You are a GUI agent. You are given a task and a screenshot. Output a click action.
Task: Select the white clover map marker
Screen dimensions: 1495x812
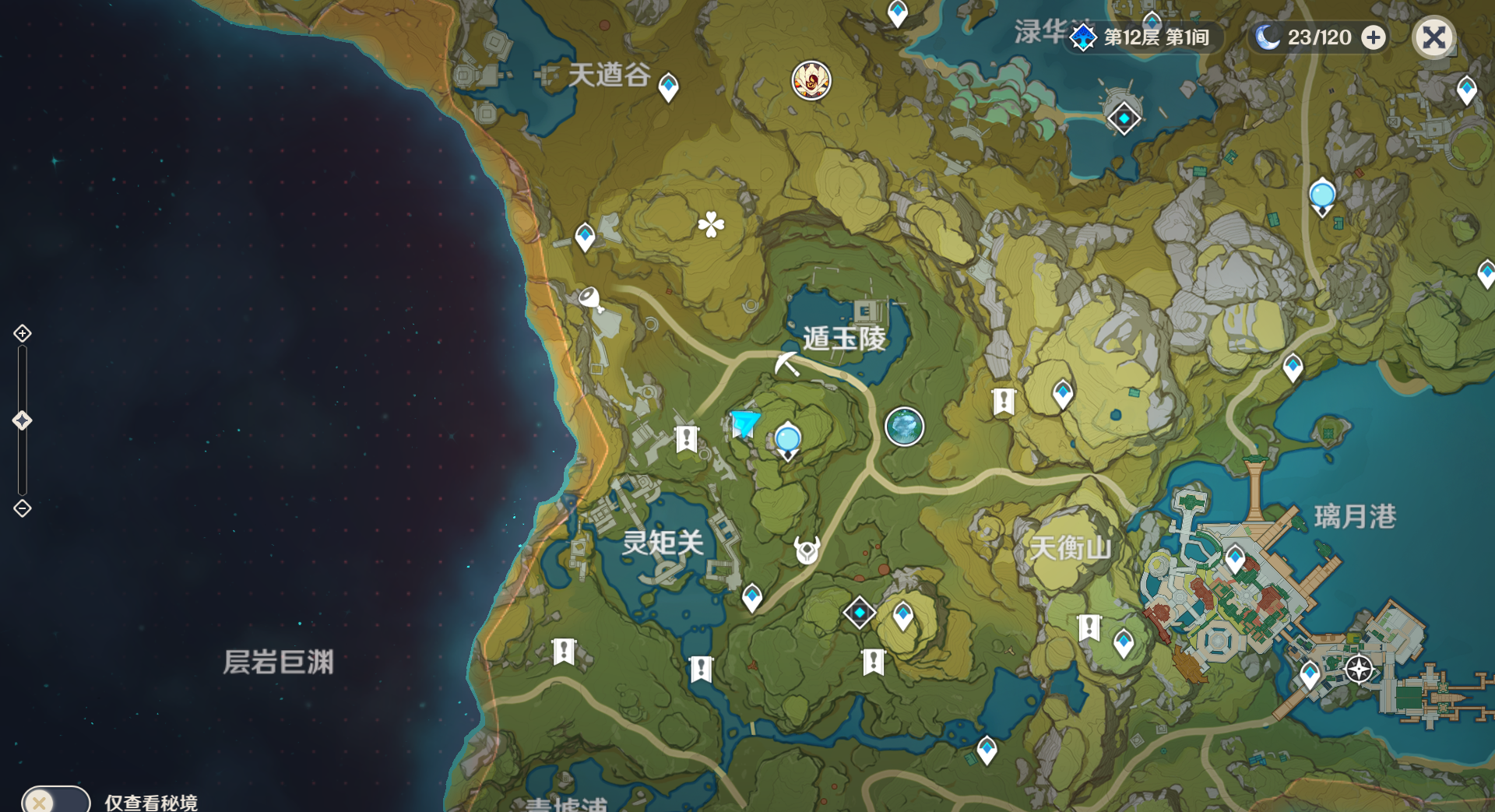pos(711,225)
